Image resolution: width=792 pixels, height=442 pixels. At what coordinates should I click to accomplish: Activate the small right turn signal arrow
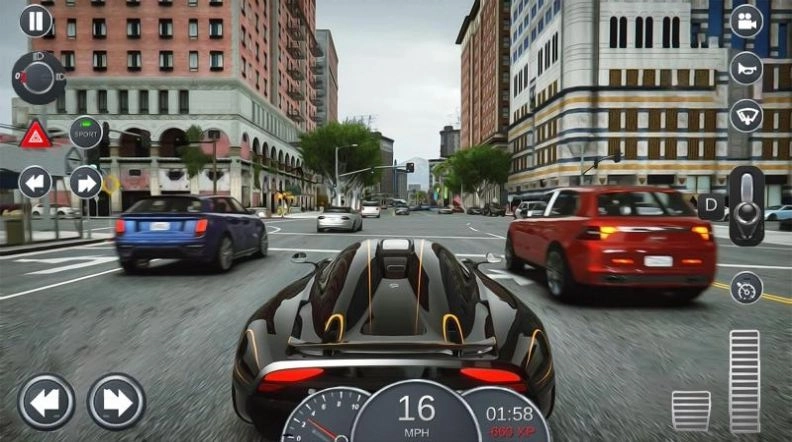pos(86,182)
